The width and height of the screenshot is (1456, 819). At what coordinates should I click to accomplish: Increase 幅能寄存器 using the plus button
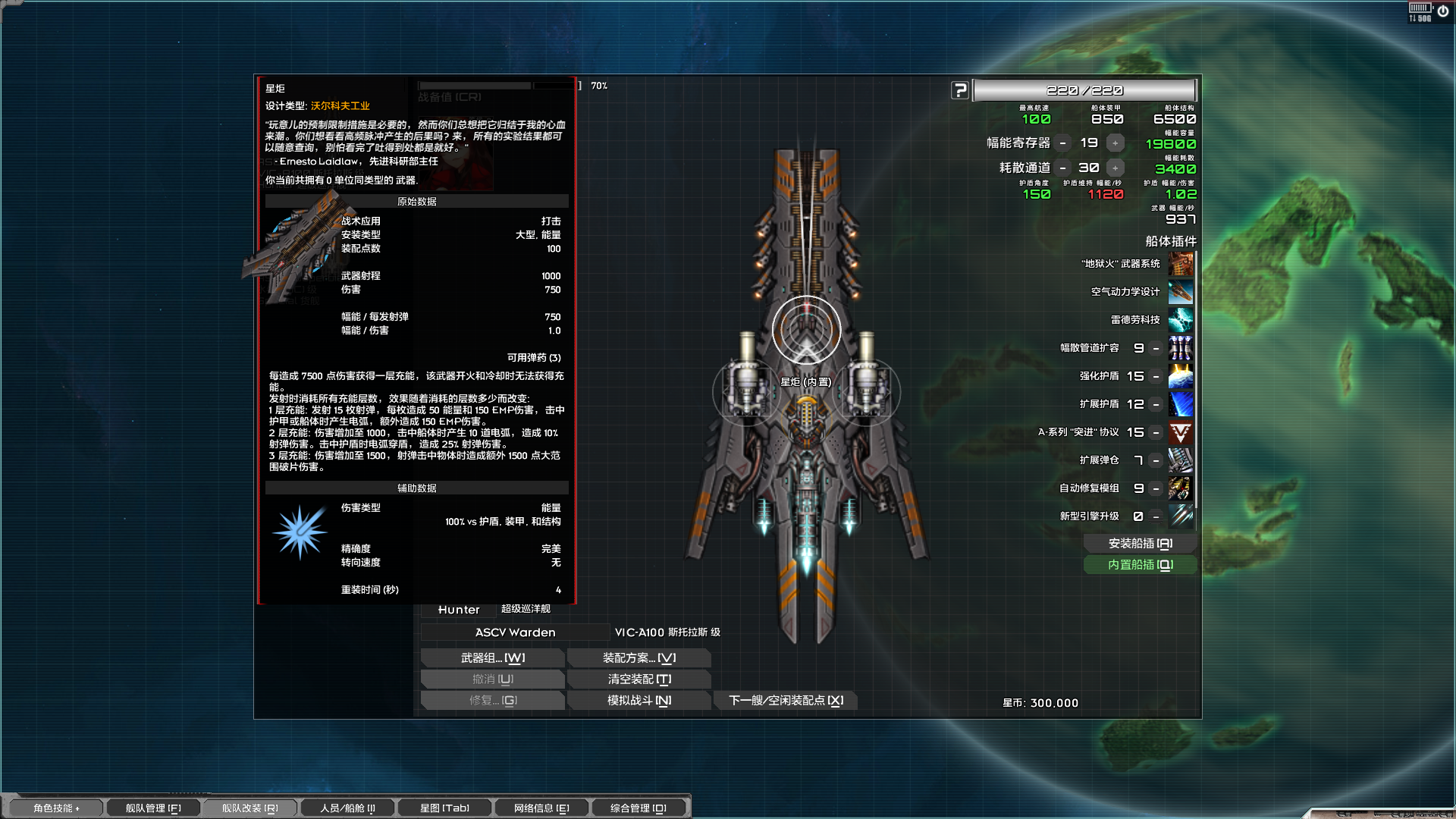(1114, 142)
